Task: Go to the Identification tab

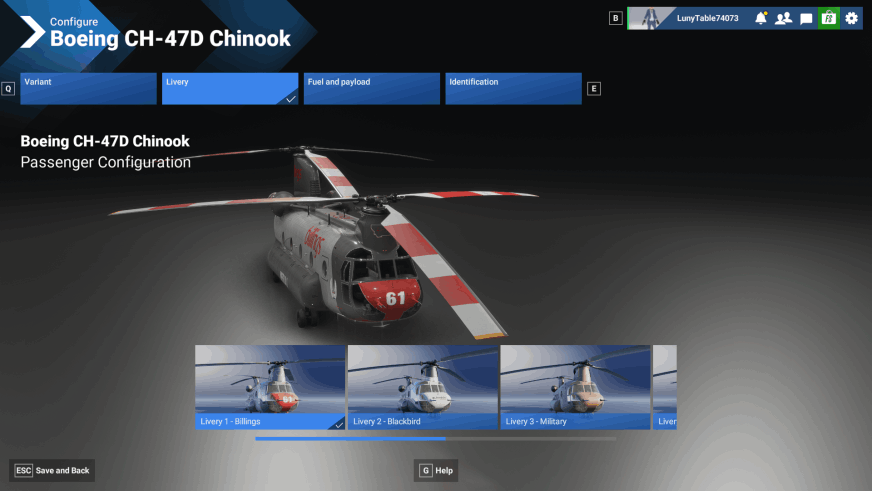Action: click(513, 88)
